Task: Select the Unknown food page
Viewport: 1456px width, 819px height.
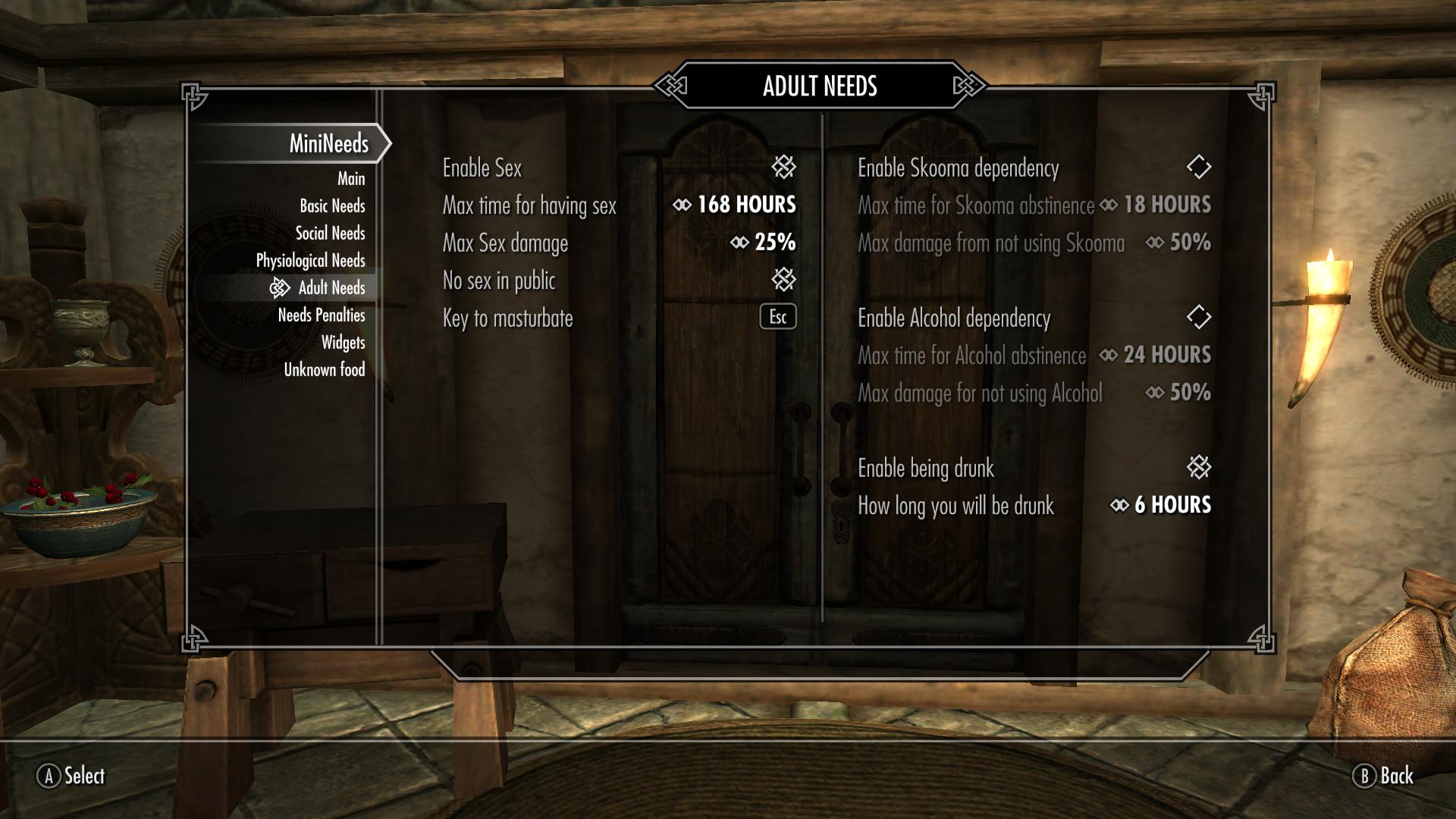Action: point(324,370)
